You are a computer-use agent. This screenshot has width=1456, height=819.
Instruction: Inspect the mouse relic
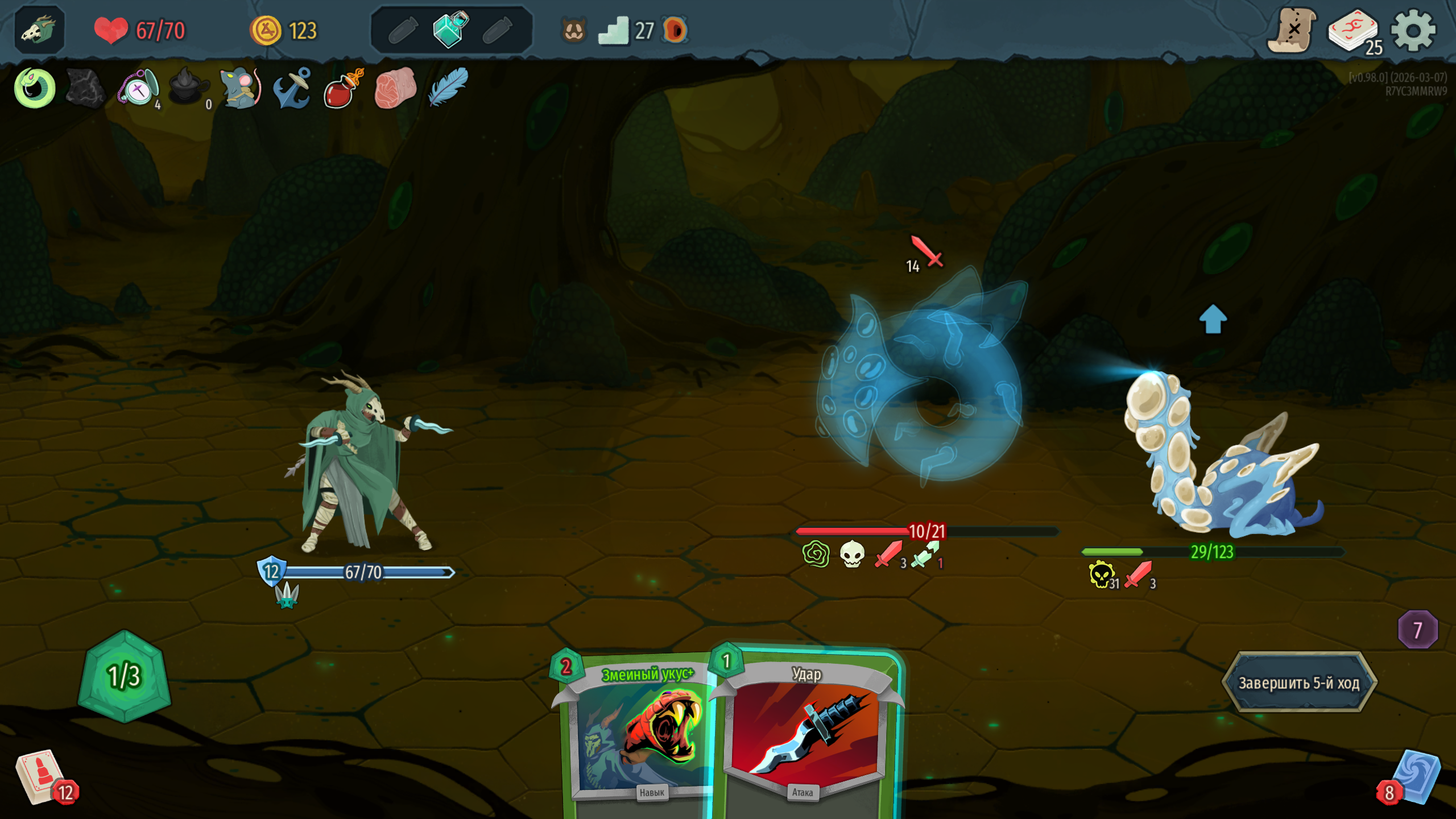pos(241,88)
